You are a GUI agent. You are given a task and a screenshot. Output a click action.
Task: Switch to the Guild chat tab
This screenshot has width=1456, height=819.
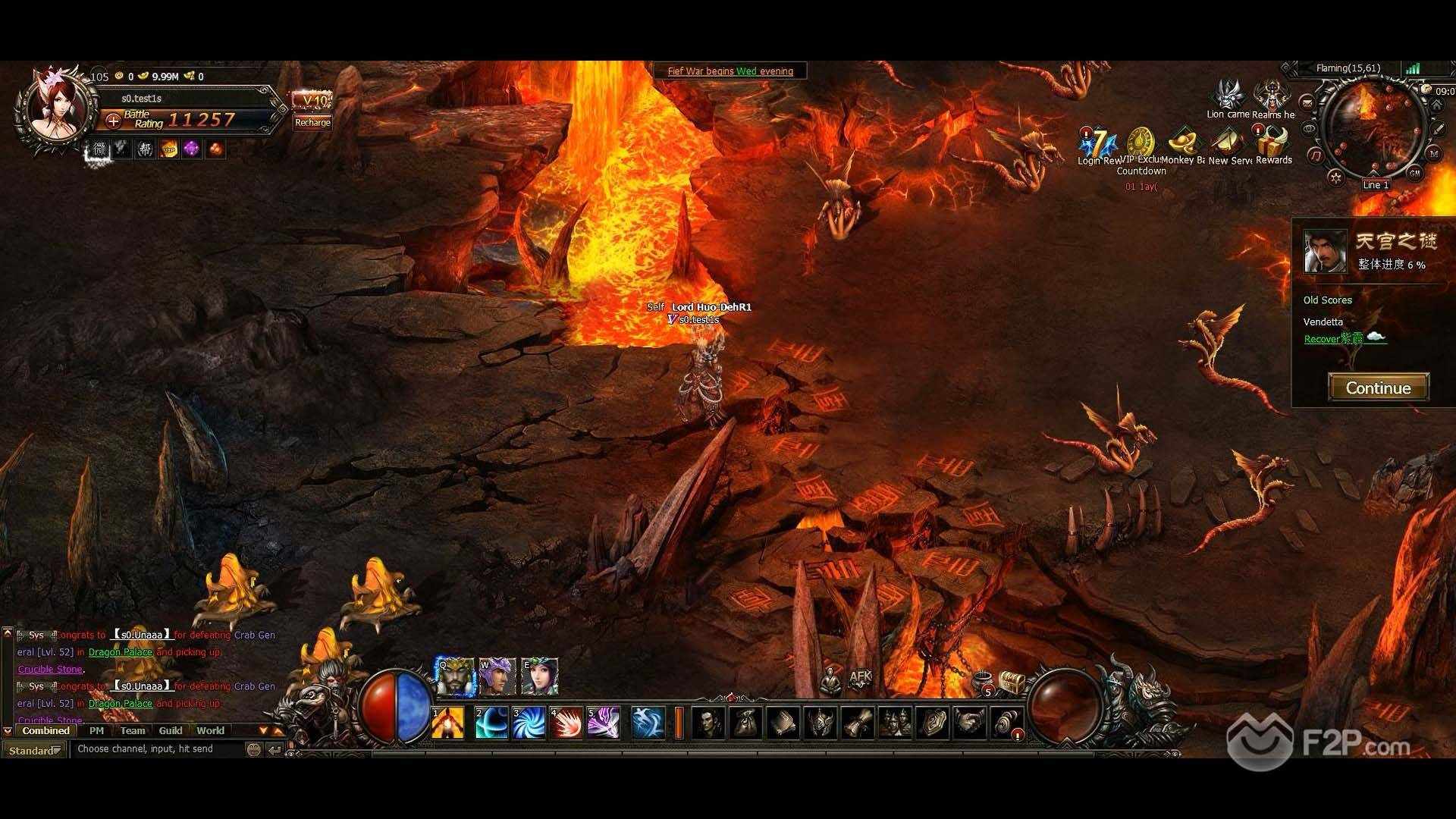pos(170,730)
